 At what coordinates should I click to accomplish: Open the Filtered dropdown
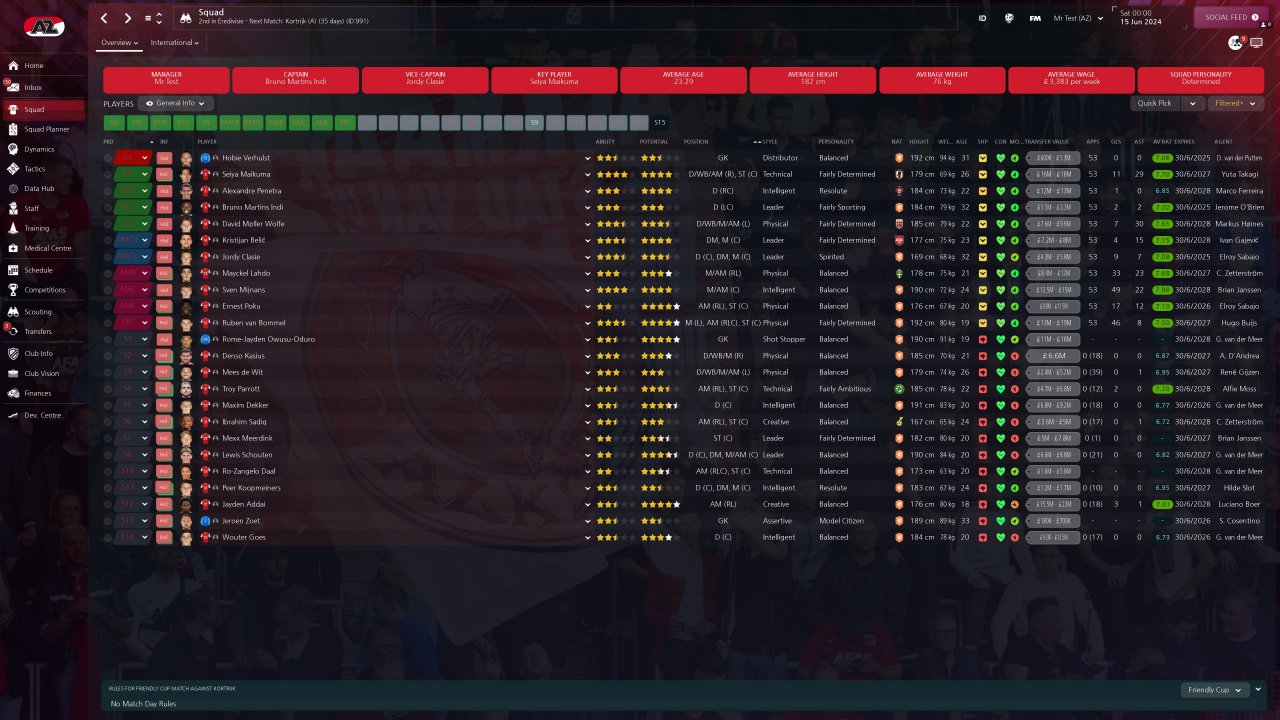[x=1235, y=103]
